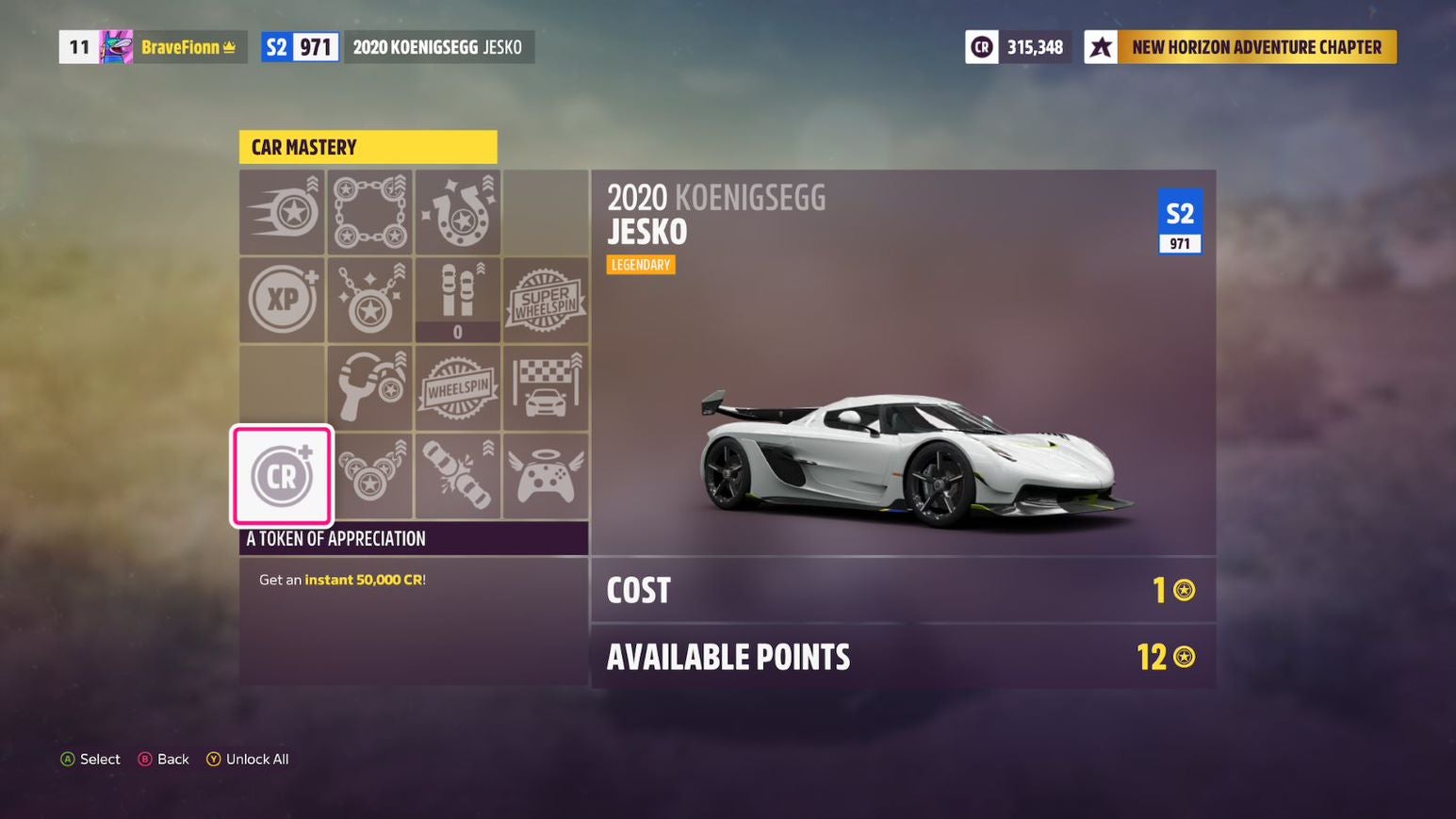This screenshot has width=1456, height=819.
Task: Select the checkered flag race perk
Action: [546, 387]
